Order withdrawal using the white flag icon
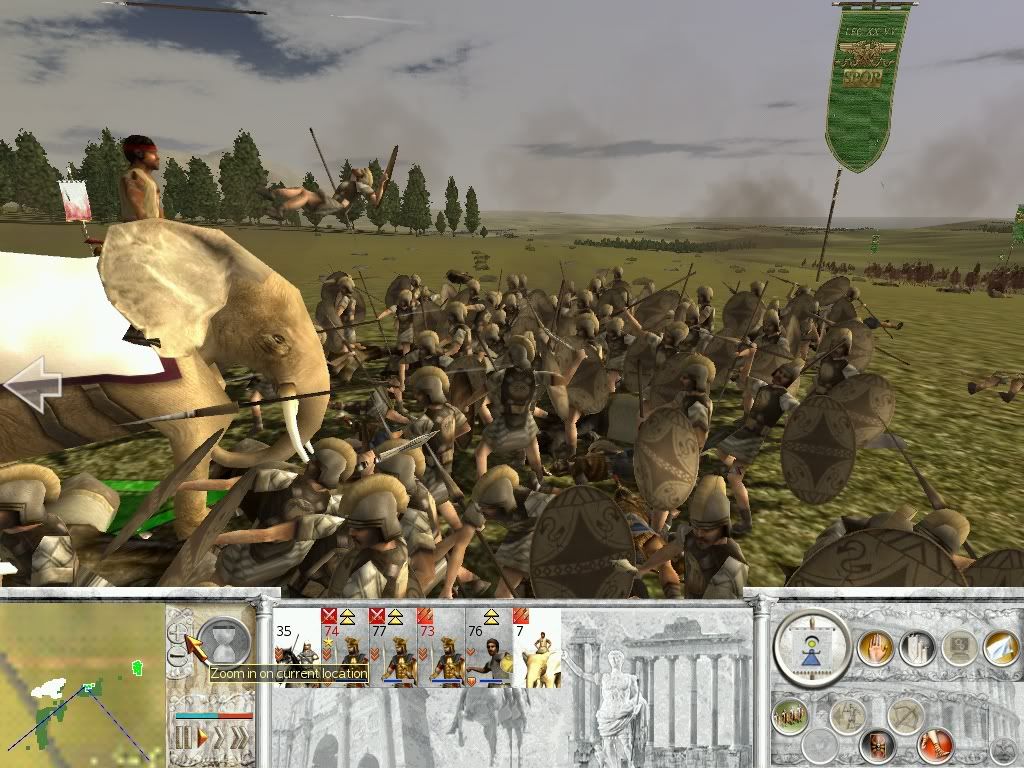This screenshot has height=768, width=1024. [x=1001, y=648]
